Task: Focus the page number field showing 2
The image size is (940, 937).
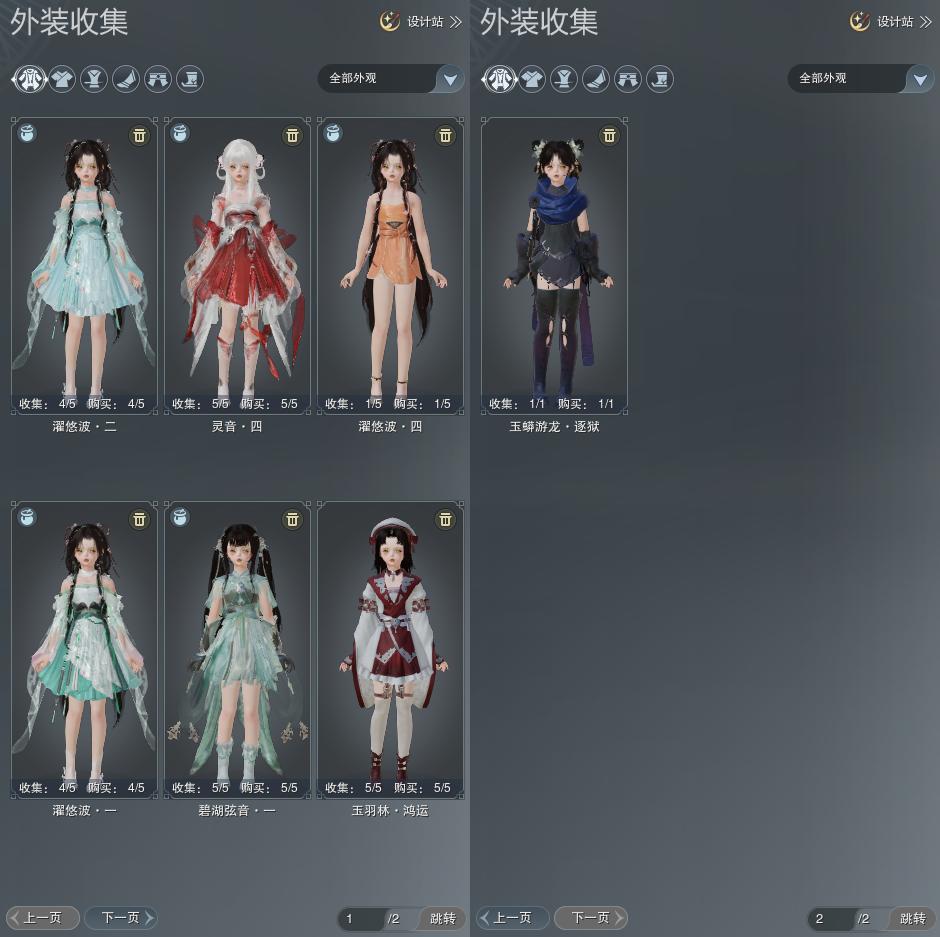Action: 830,918
